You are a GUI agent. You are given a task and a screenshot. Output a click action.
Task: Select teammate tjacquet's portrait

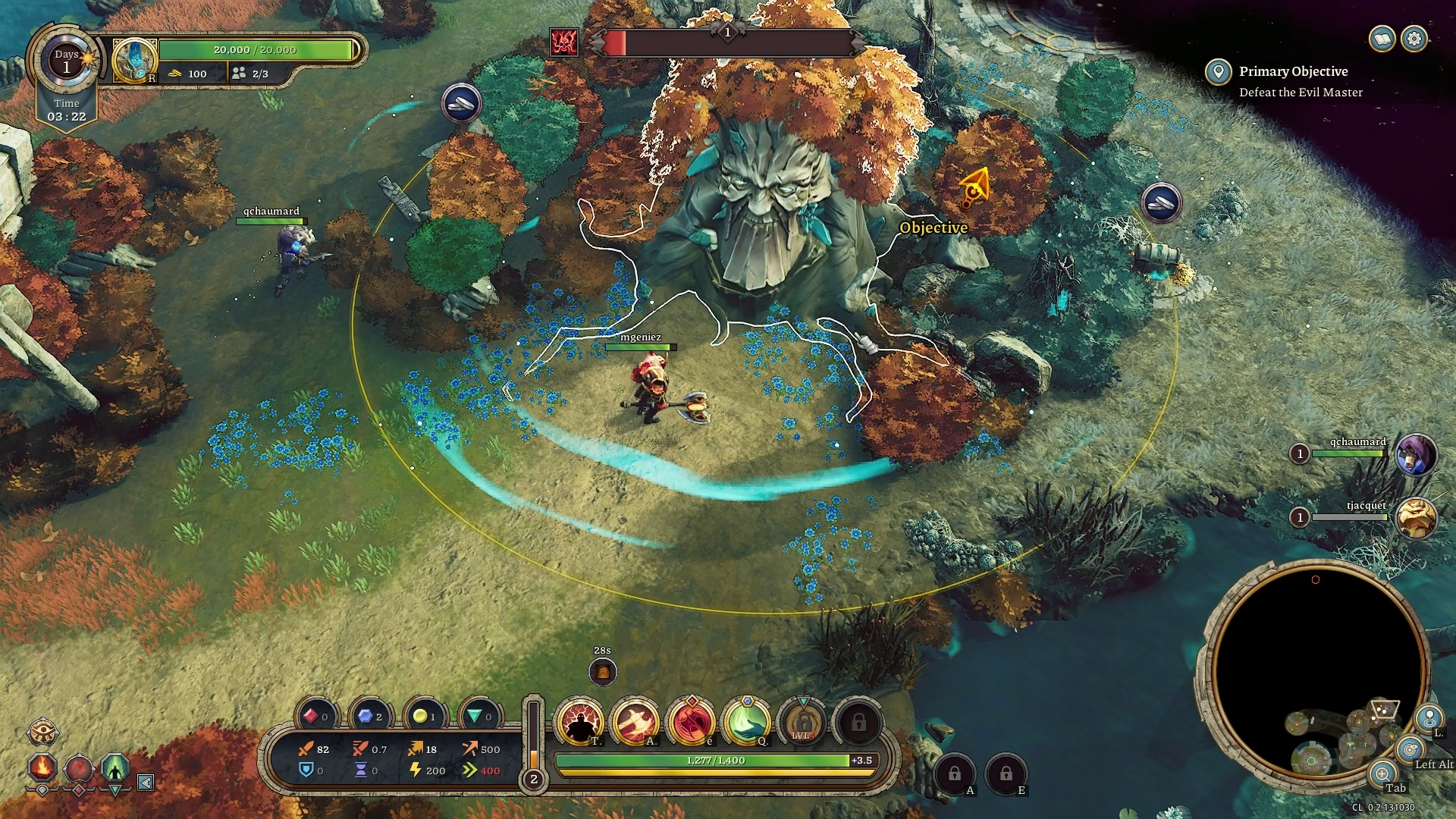(1417, 518)
